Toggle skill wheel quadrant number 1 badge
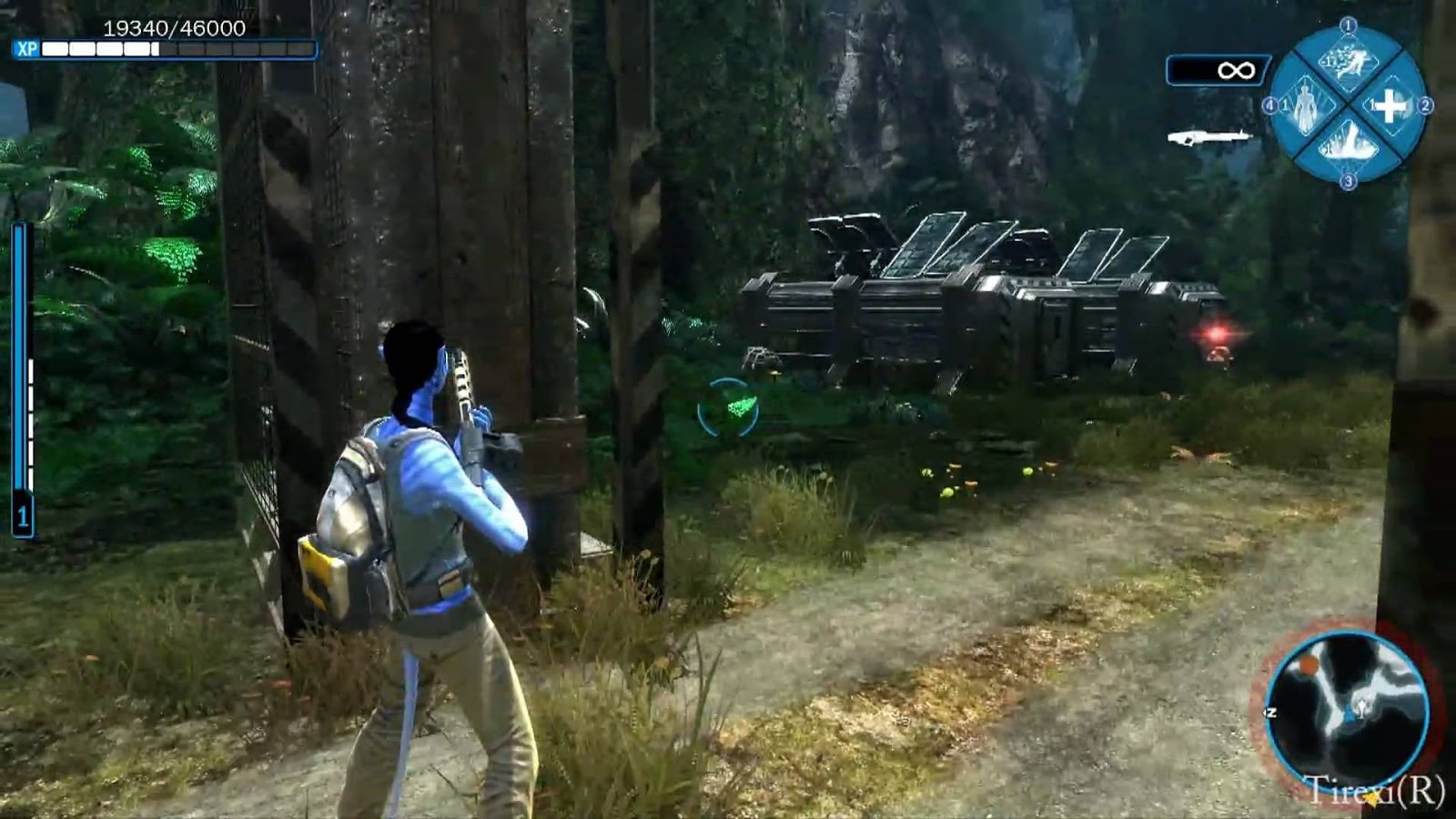 (x=1348, y=26)
